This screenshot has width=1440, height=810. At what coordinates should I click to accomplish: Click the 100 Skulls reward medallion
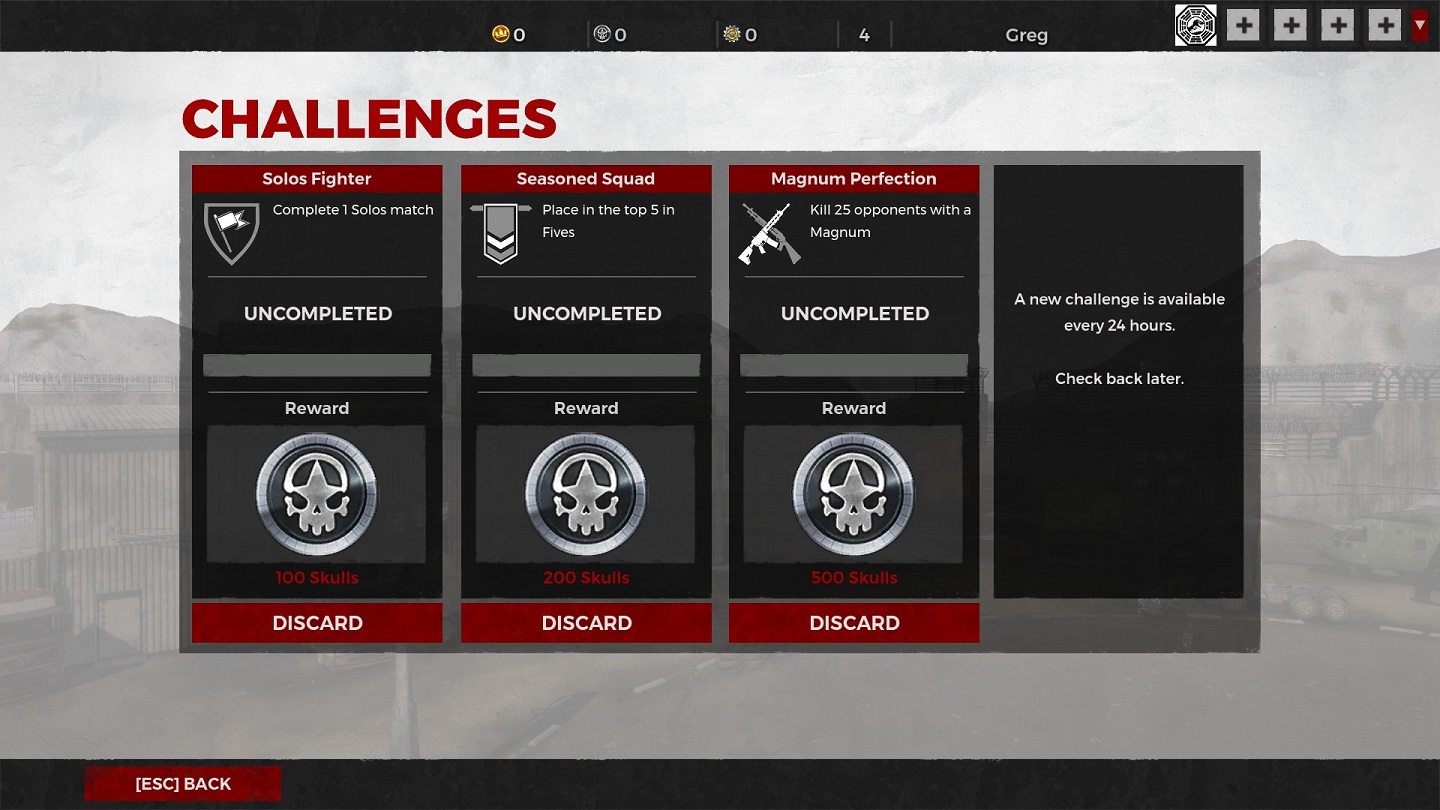click(316, 493)
